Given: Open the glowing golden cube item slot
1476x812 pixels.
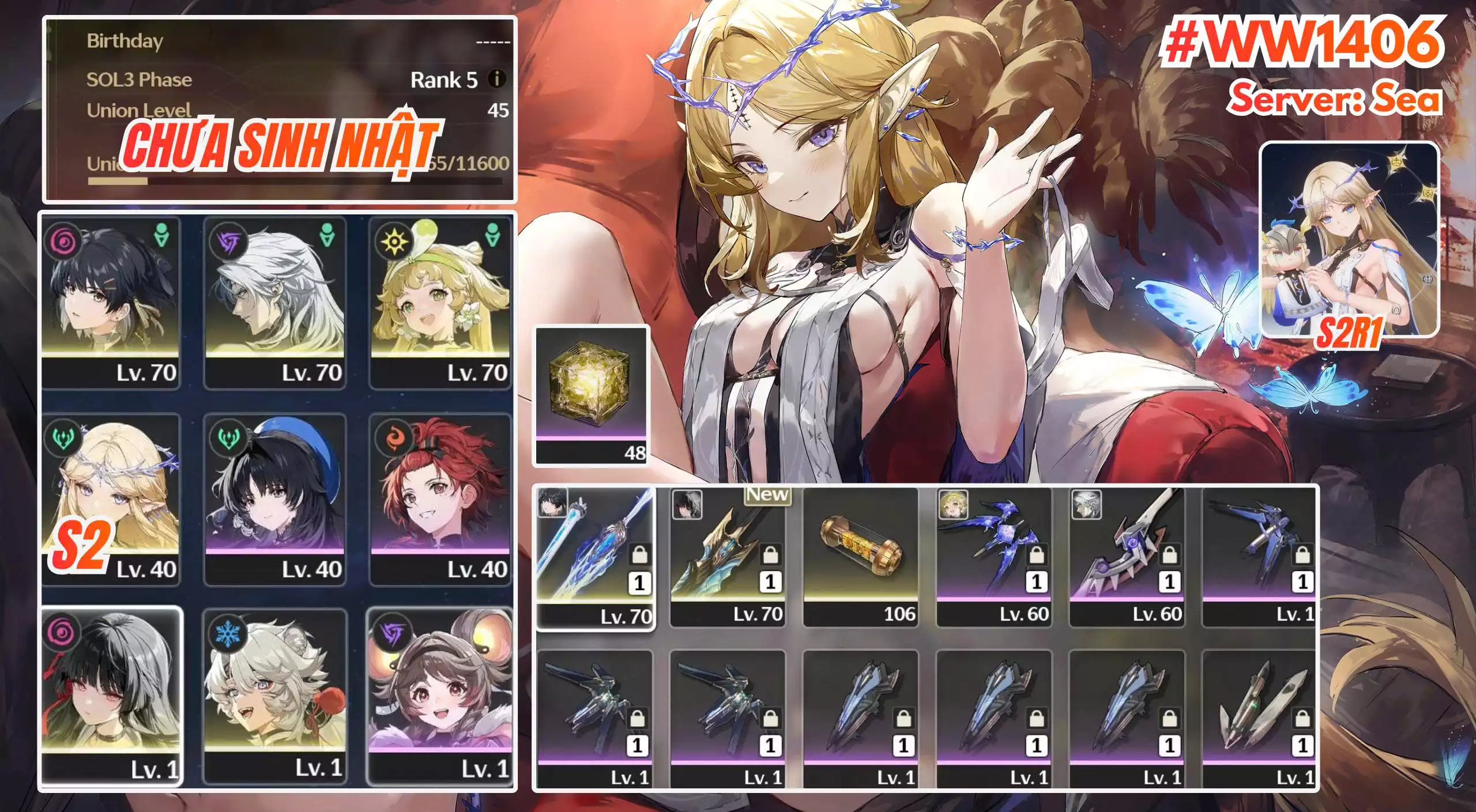Looking at the screenshot, I should [592, 395].
